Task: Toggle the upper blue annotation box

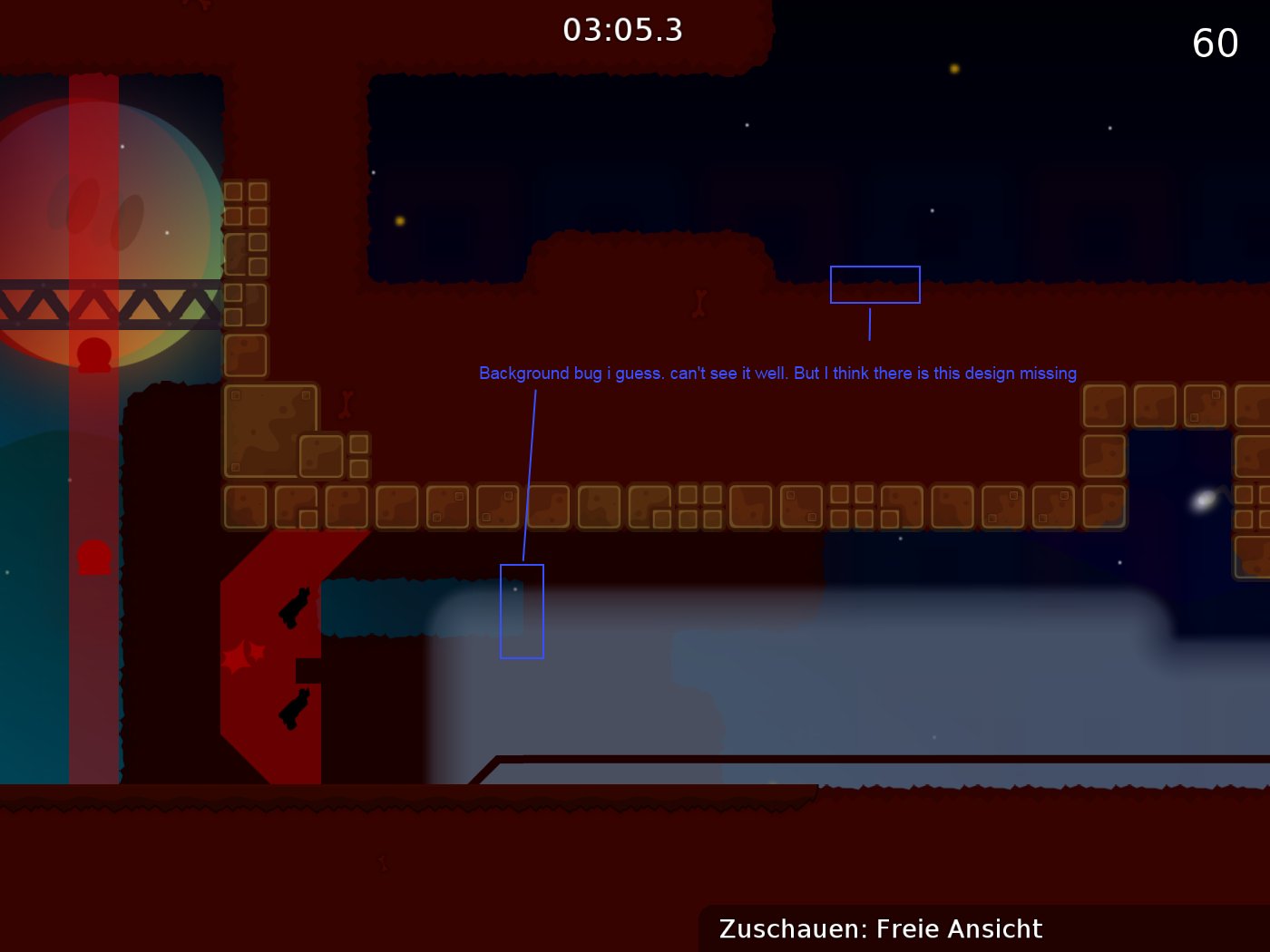Action: pos(875,284)
